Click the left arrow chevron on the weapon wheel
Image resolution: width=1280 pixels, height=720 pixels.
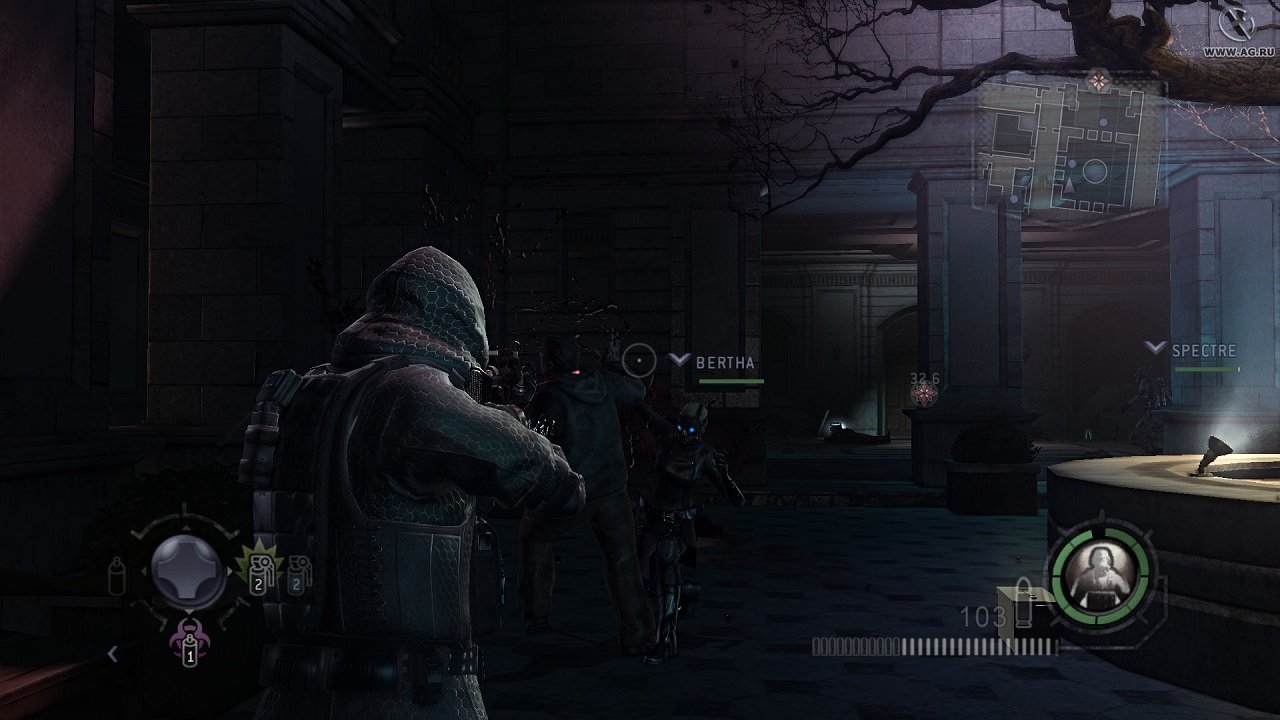113,654
